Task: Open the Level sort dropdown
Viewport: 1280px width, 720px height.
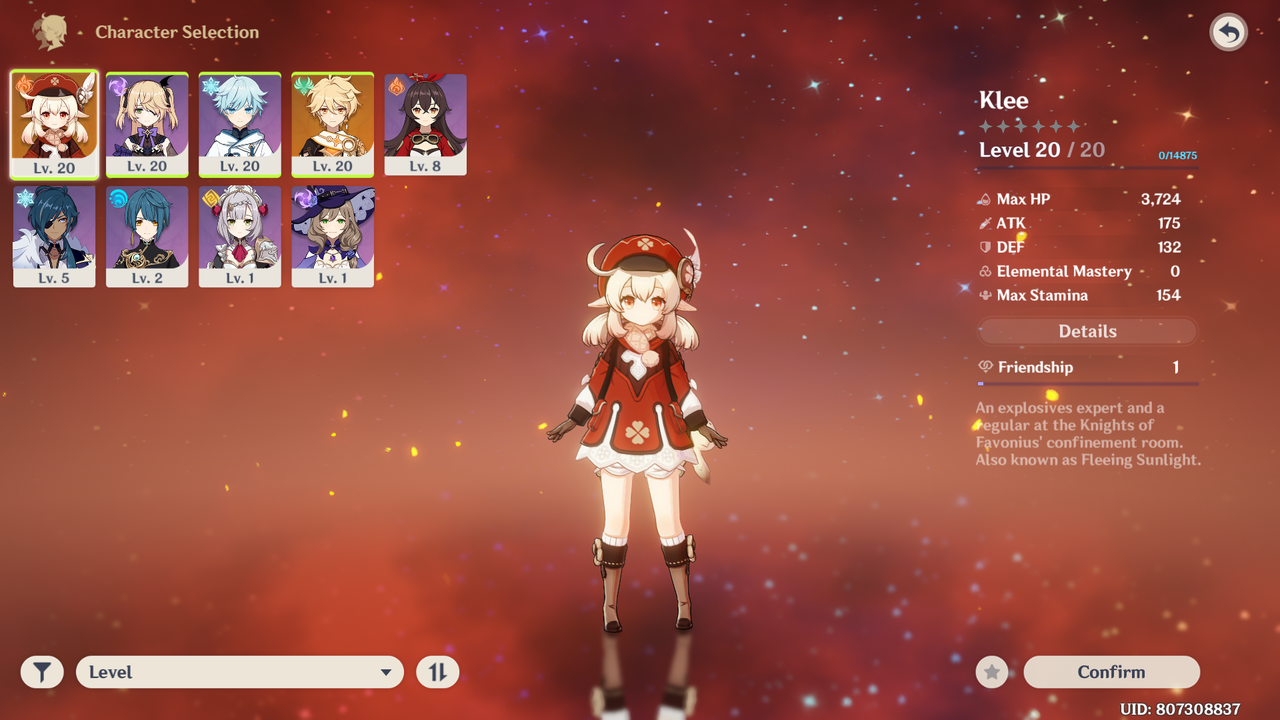Action: 240,672
